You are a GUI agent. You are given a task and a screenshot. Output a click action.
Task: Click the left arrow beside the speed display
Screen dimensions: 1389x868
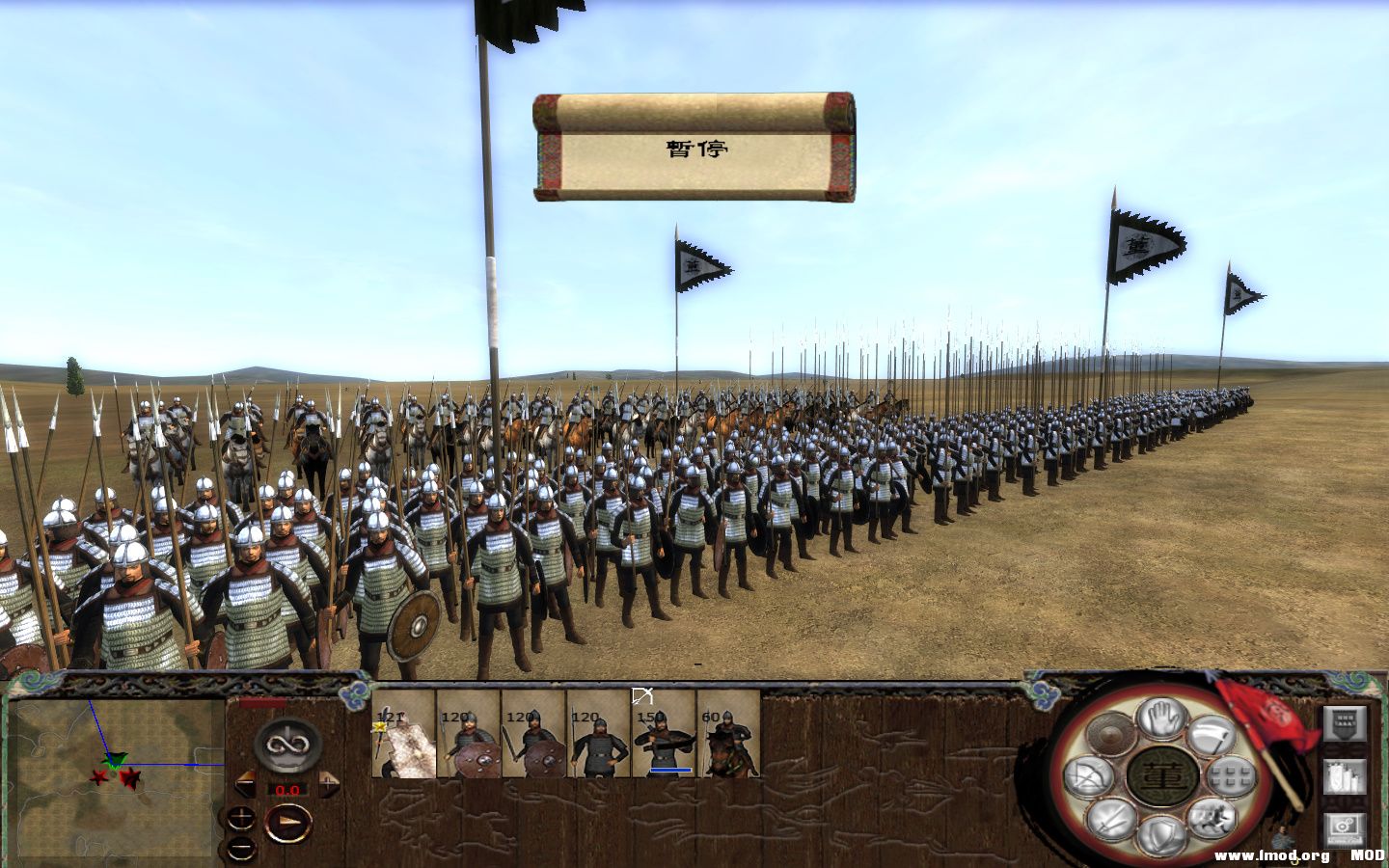245,782
